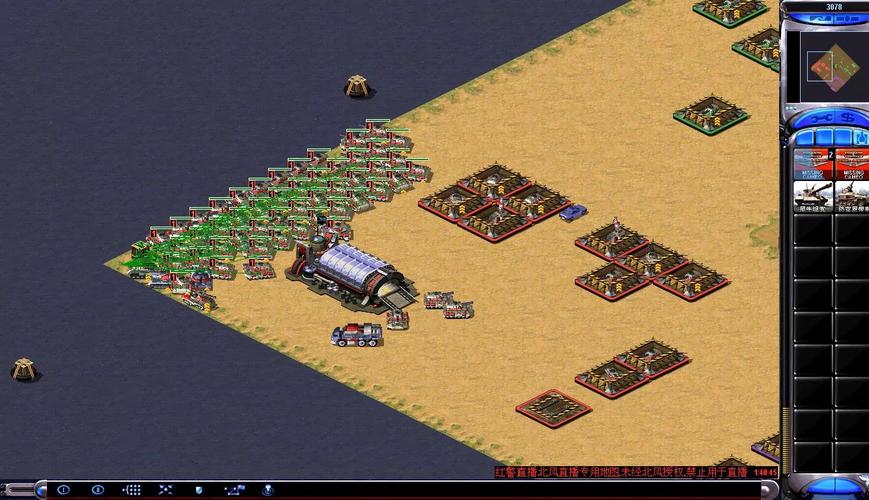
Task: Select control group 2 in the command bar
Action: [98, 490]
